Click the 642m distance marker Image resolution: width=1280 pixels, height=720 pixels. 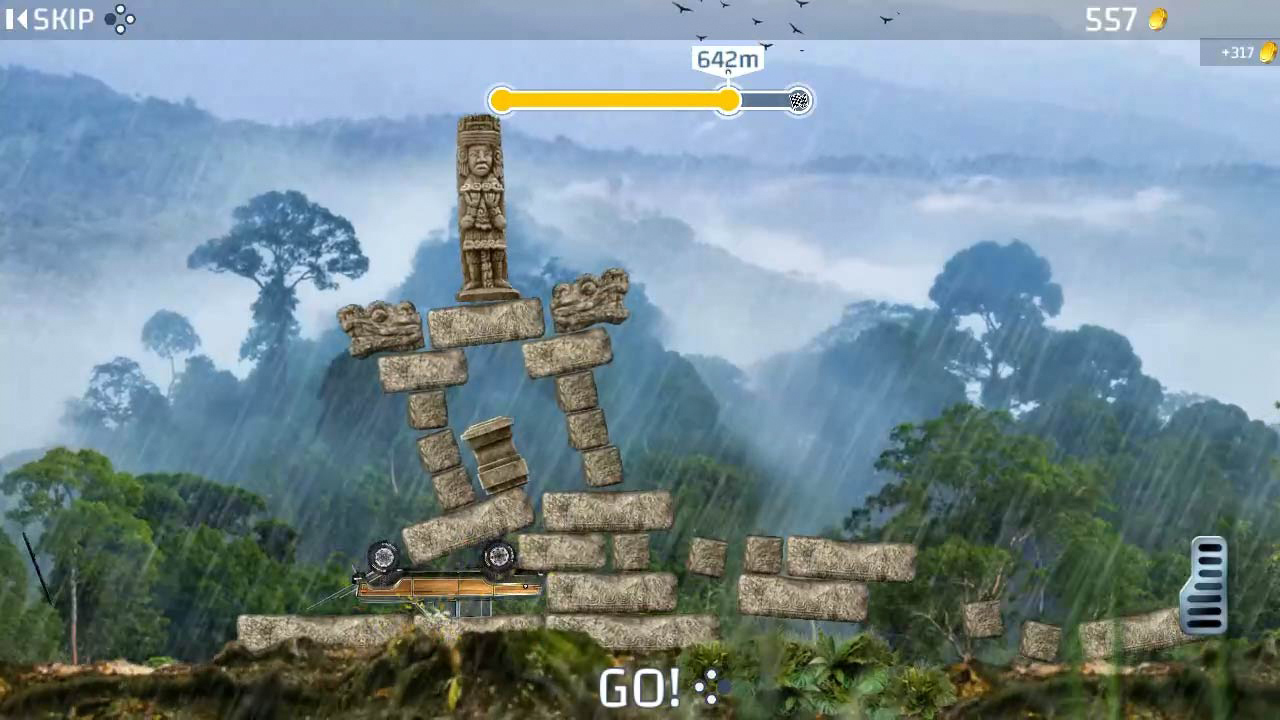pos(727,59)
